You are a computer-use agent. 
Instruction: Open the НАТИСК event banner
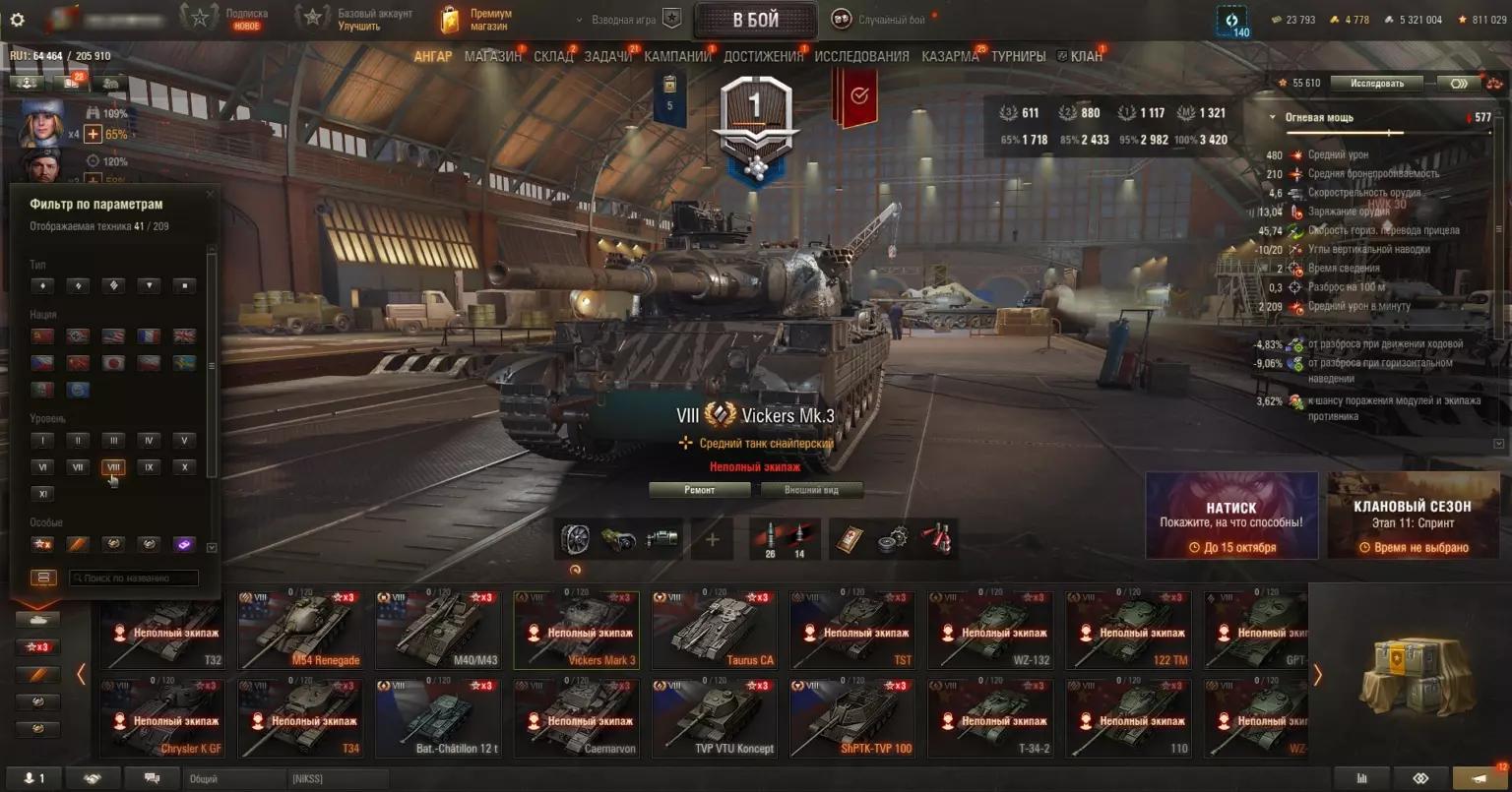pyautogui.click(x=1230, y=516)
